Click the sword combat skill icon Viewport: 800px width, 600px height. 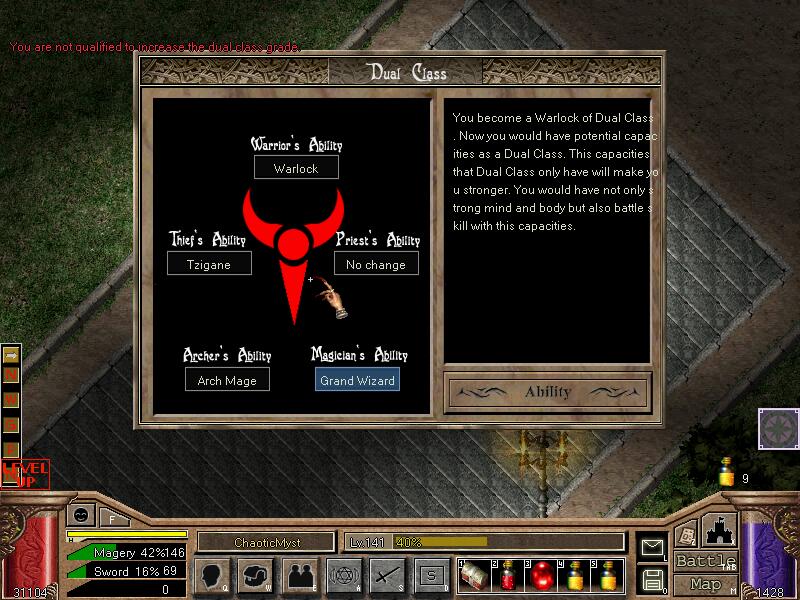pyautogui.click(x=387, y=576)
